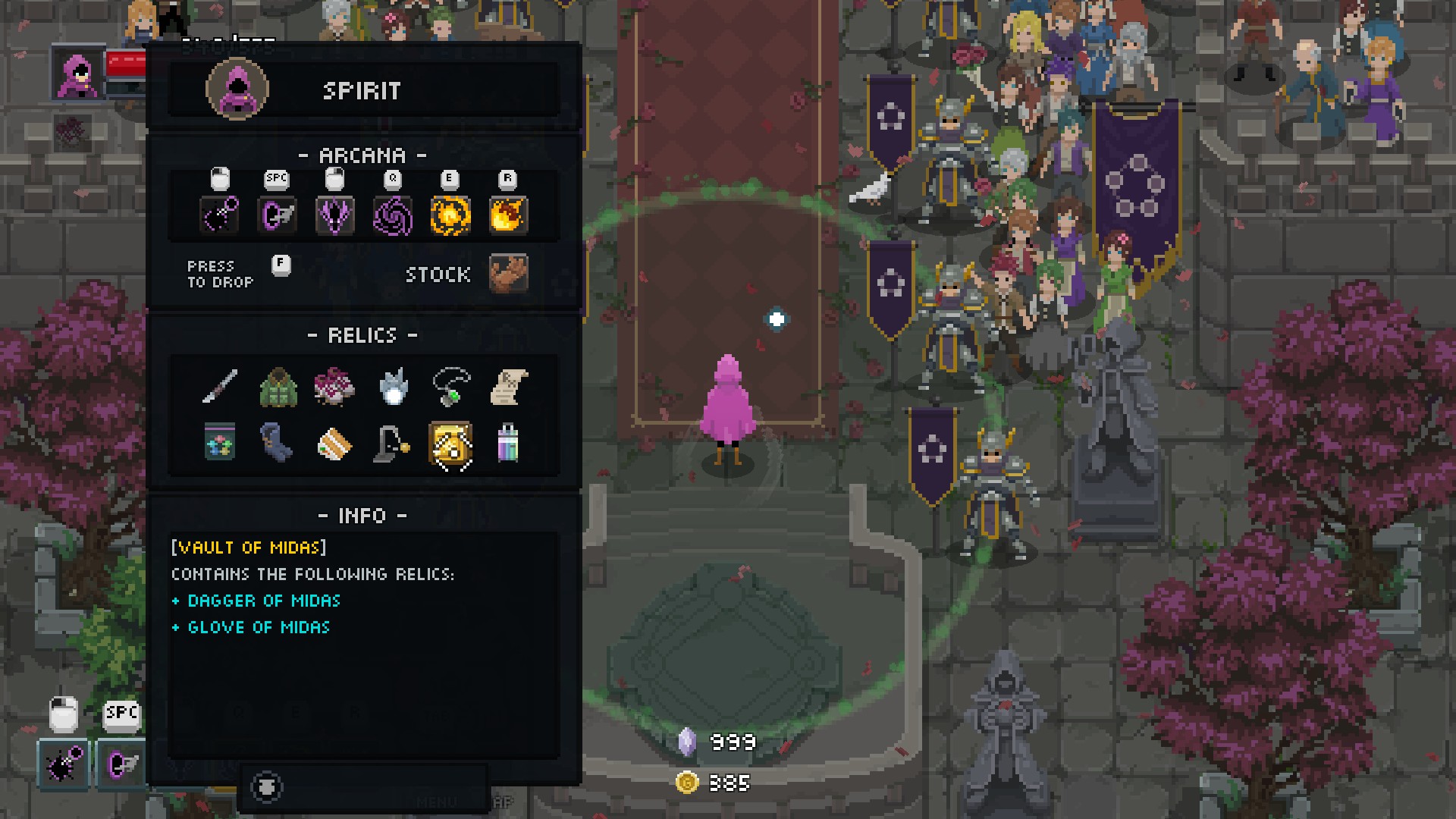The height and width of the screenshot is (819, 1456).
Task: Select the purple portal dash arcana
Action: 277,215
